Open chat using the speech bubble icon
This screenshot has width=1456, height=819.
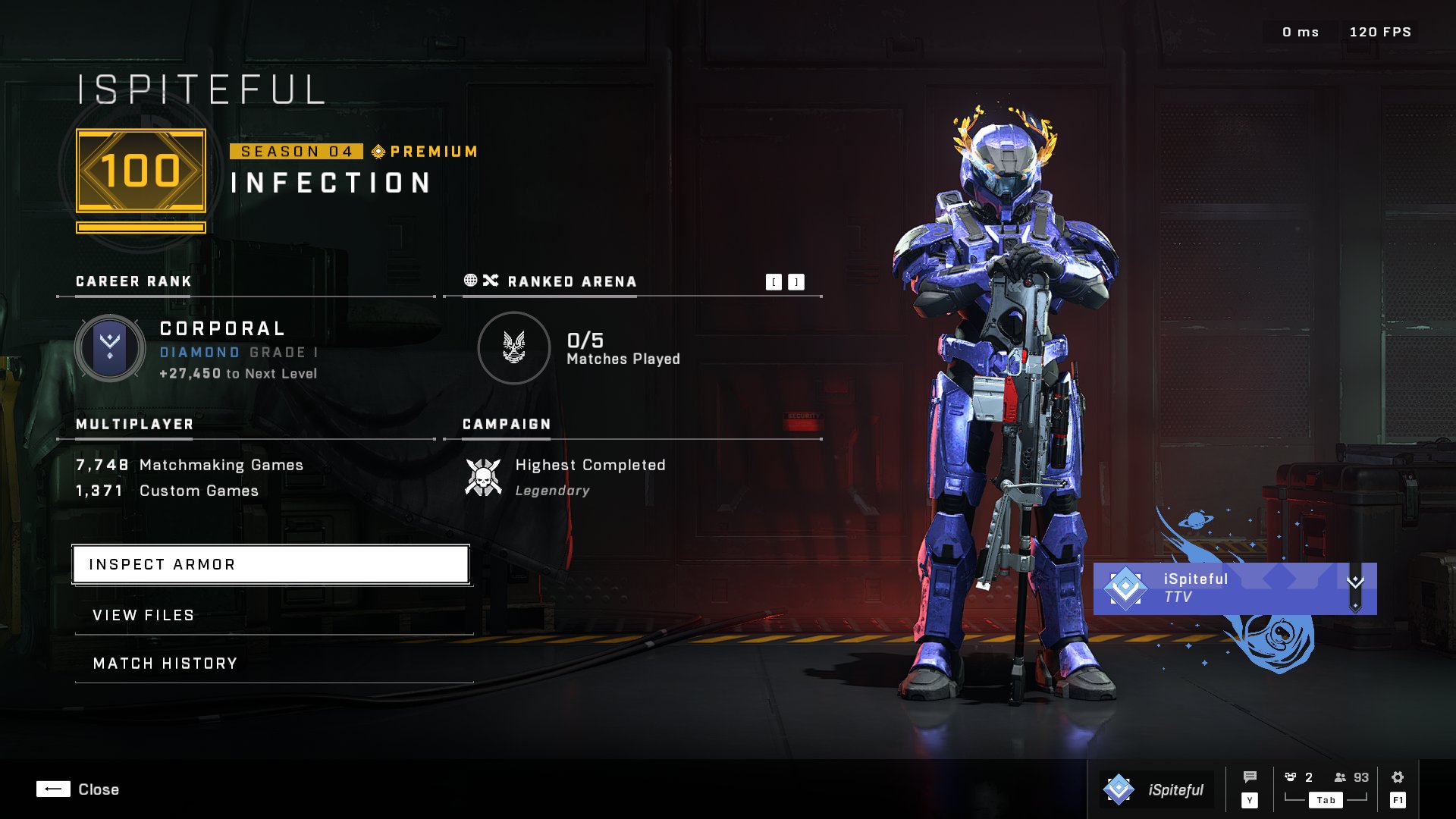click(x=1250, y=777)
